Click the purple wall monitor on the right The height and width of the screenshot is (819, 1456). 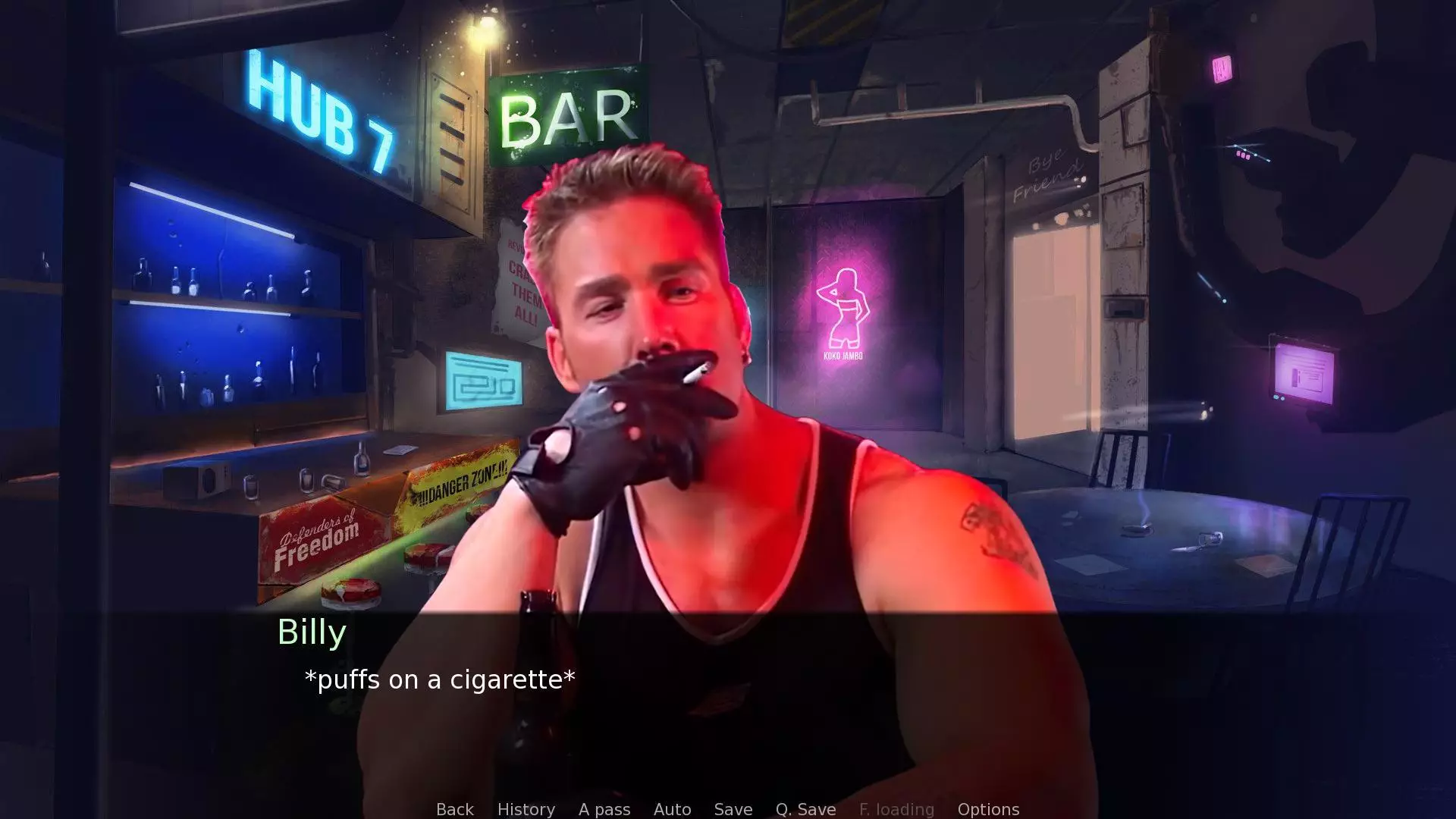click(x=1304, y=372)
